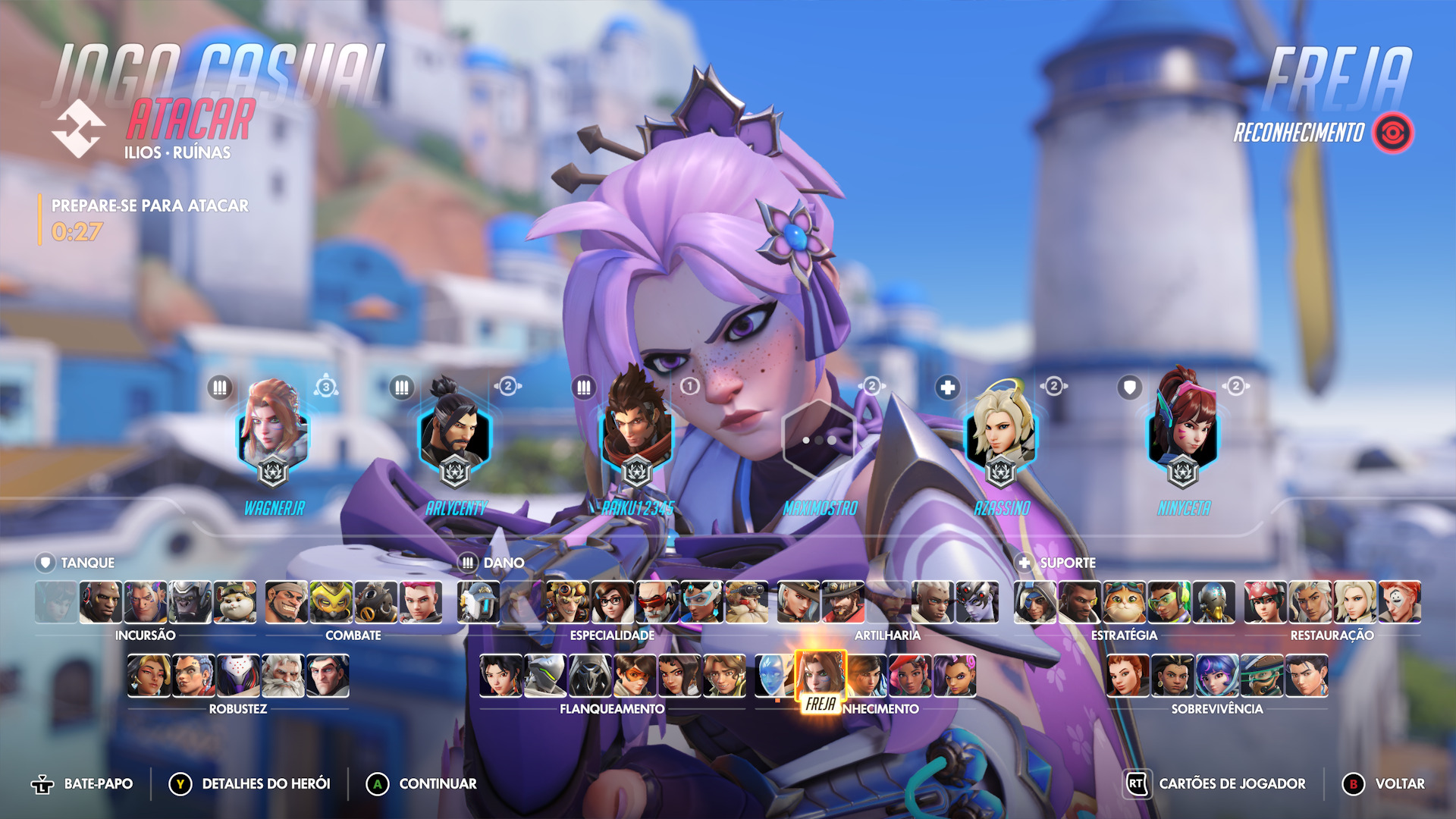The image size is (1456, 819).
Task: Choose Reinhardt in the Robustez group
Action: (x=283, y=676)
